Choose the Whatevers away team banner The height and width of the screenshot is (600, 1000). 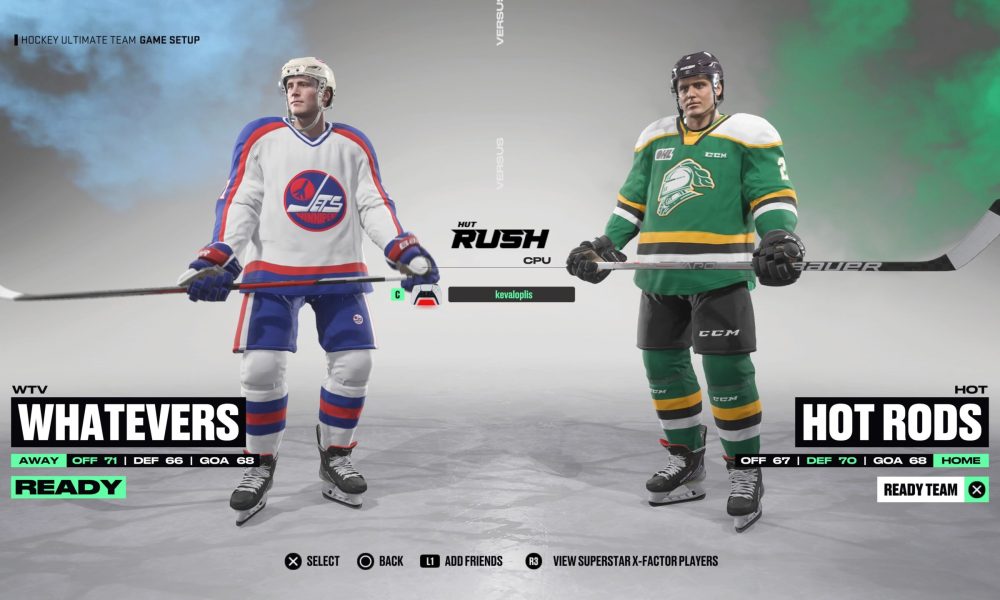click(128, 422)
